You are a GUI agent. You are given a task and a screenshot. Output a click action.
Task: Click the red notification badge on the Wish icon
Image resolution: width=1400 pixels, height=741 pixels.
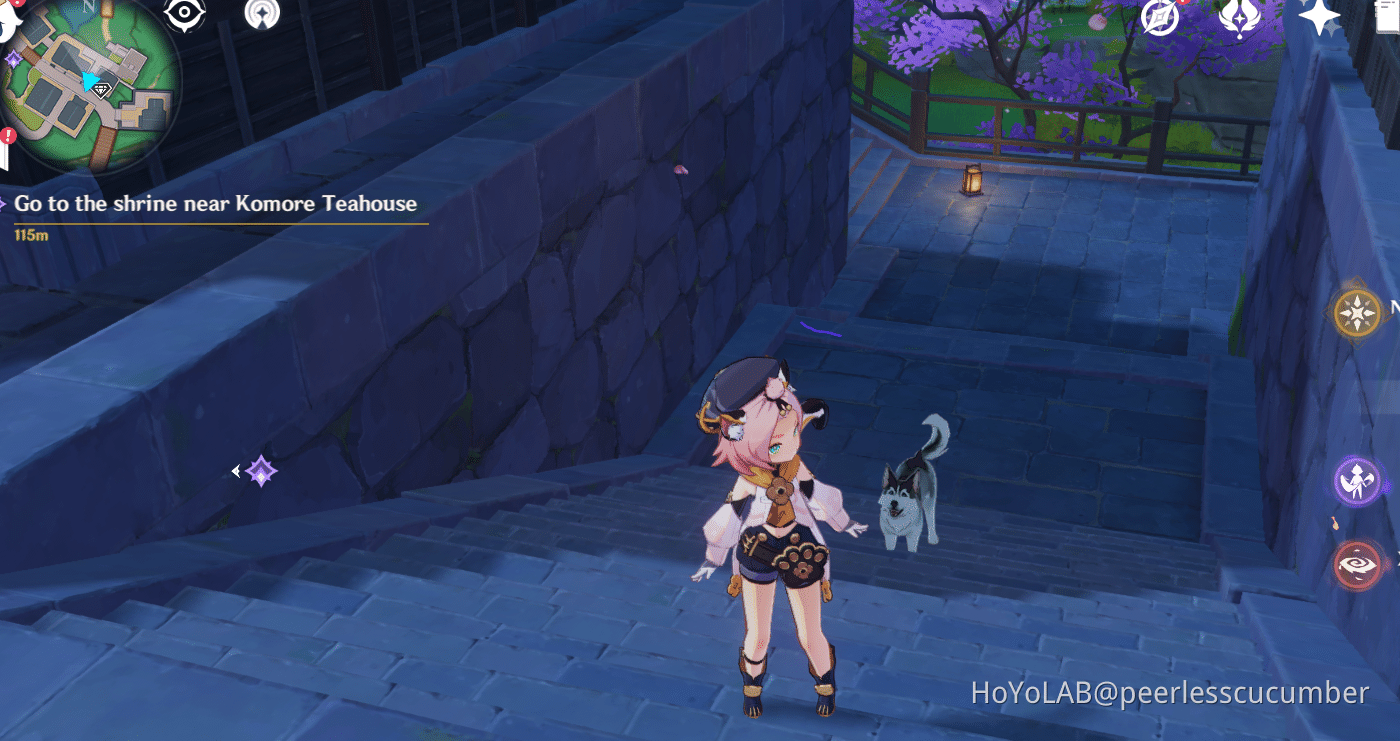(x=1181, y=3)
